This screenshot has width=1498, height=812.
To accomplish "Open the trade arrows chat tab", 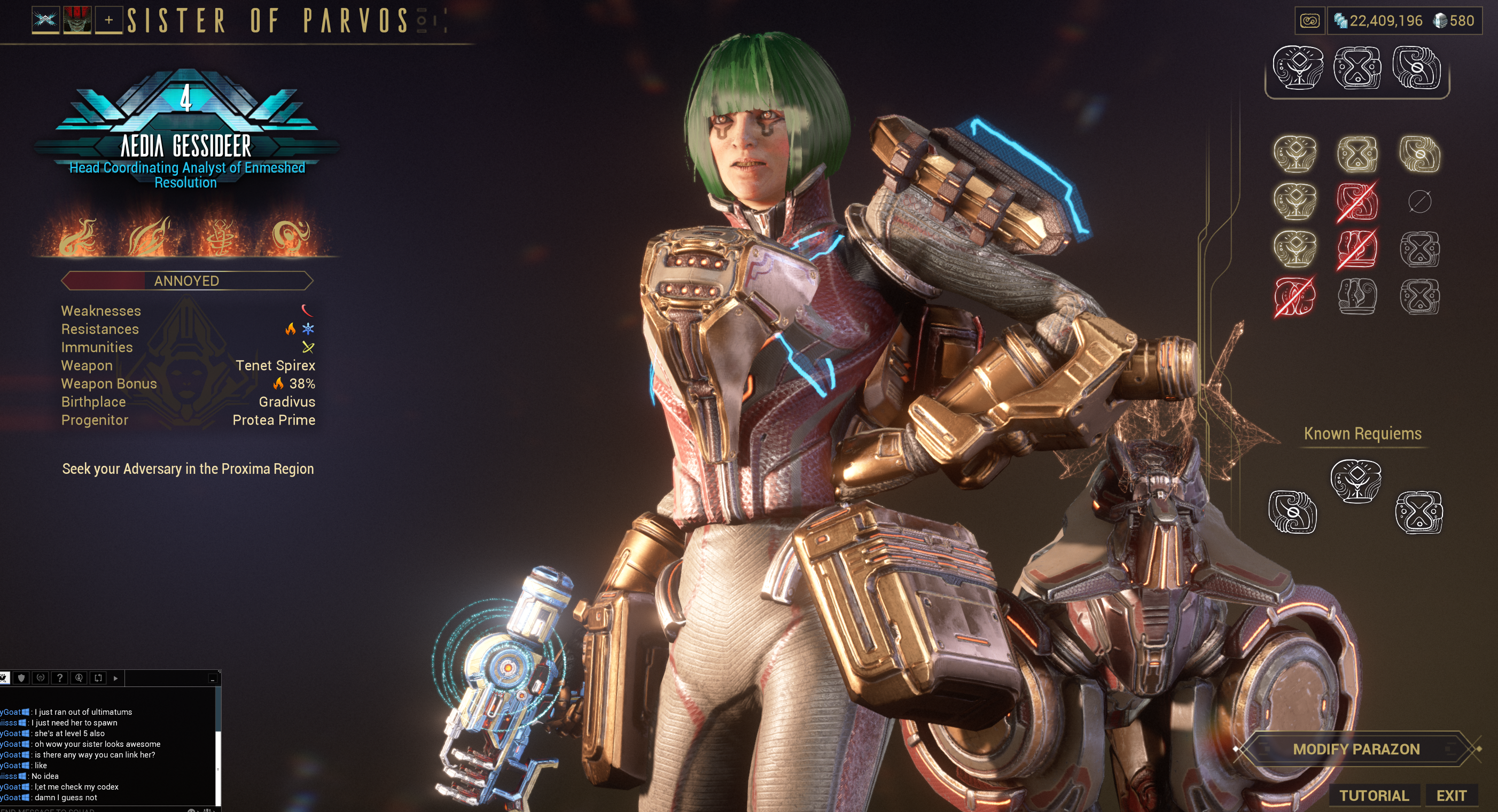I will 98,677.
